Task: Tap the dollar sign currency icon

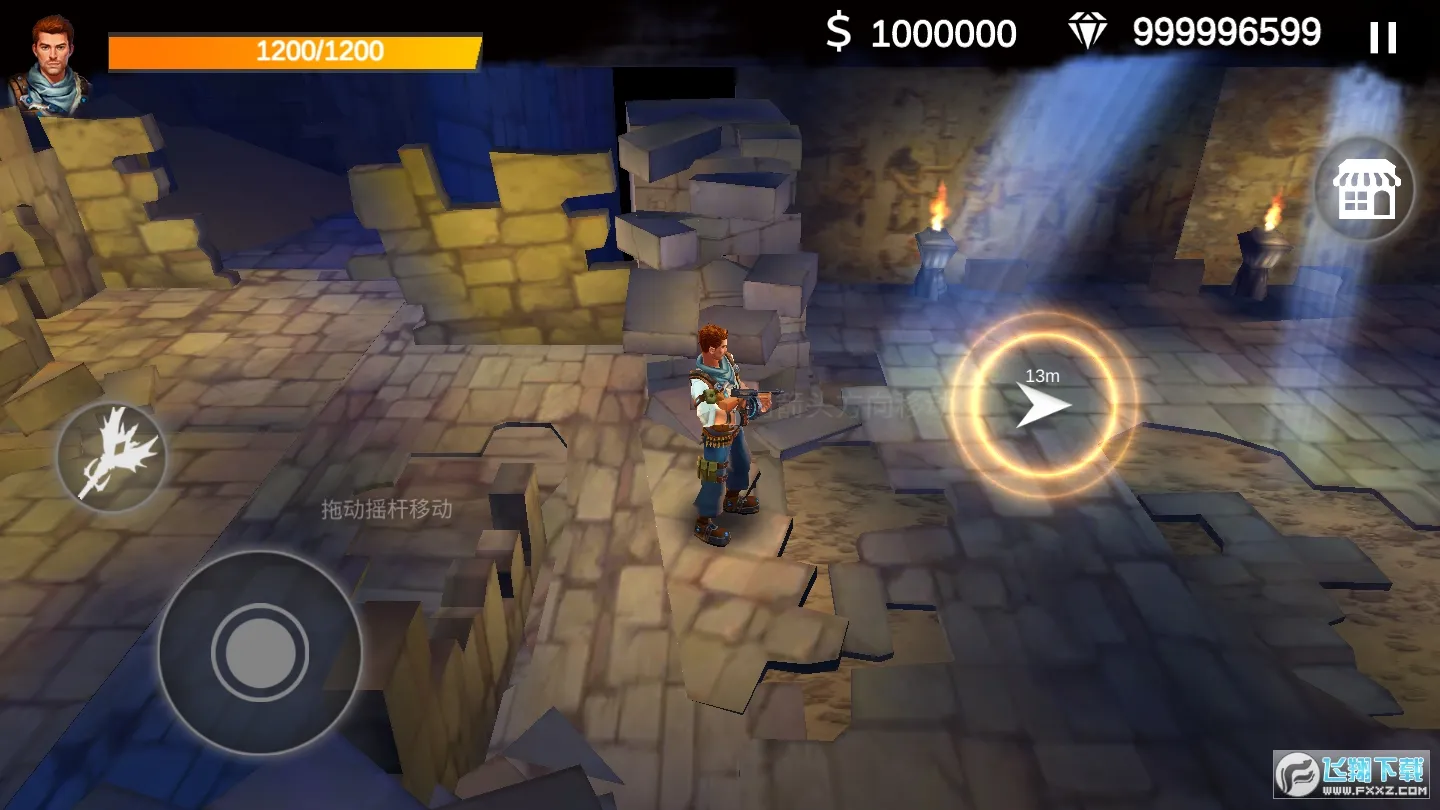Action: point(840,32)
